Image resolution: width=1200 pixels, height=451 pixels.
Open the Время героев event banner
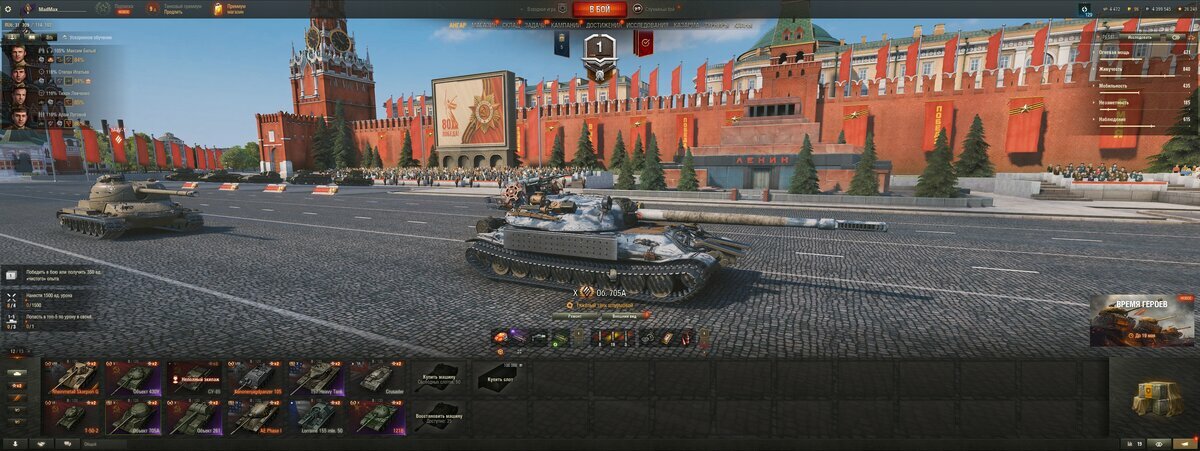pos(1142,320)
